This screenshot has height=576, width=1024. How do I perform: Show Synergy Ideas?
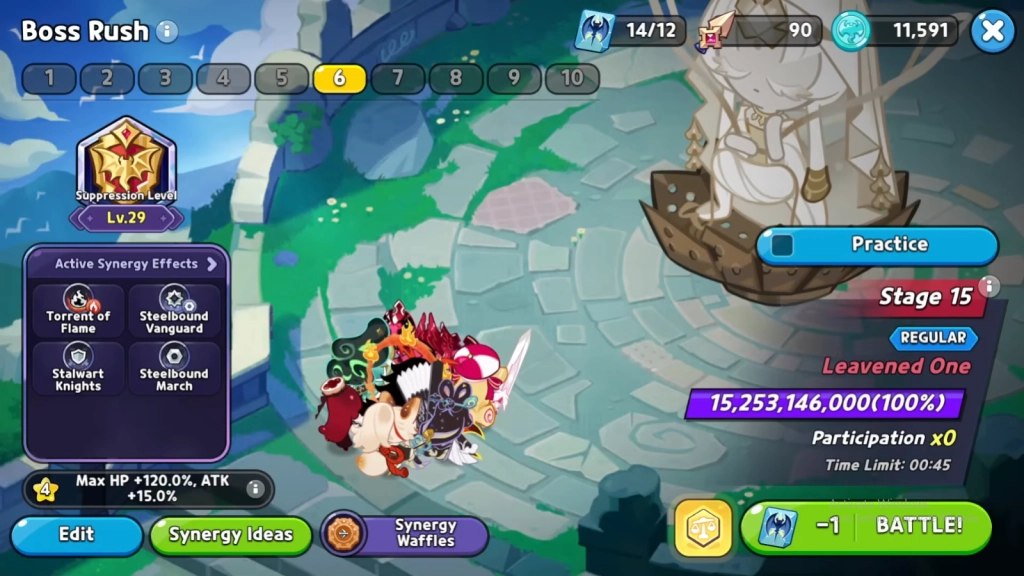click(230, 534)
